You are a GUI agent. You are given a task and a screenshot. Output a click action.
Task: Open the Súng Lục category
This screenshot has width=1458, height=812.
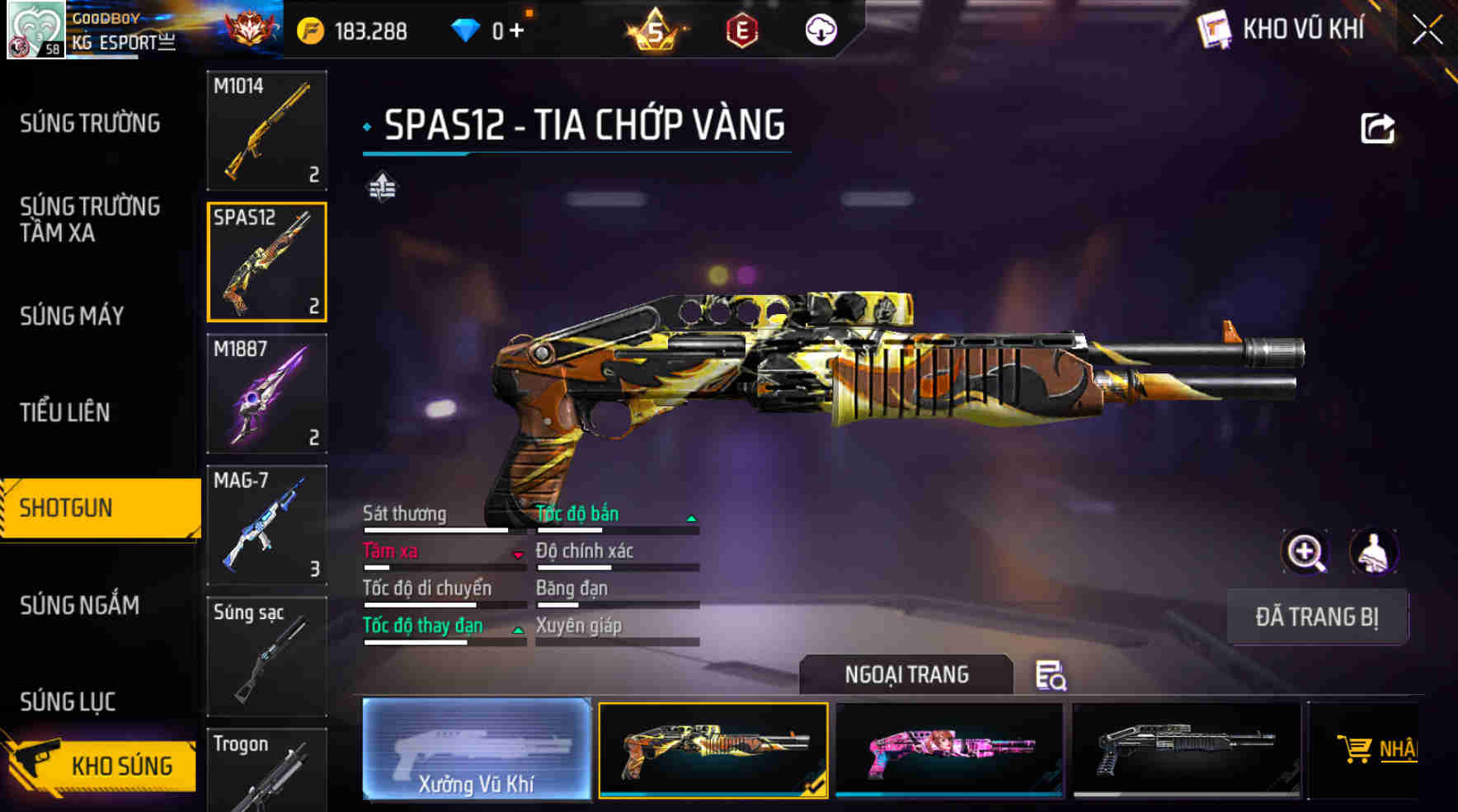tap(68, 702)
